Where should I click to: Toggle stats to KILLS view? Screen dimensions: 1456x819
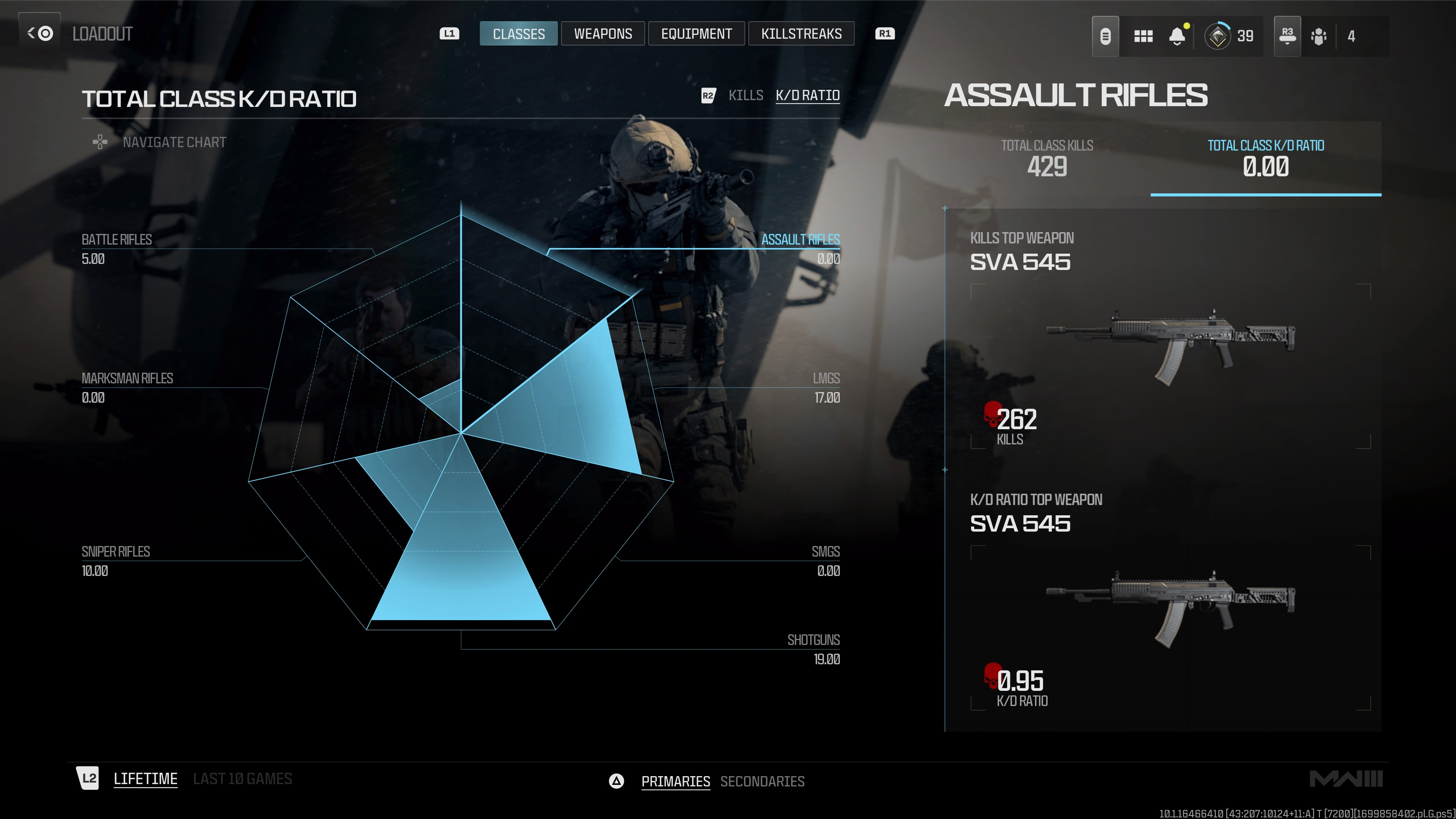tap(746, 95)
